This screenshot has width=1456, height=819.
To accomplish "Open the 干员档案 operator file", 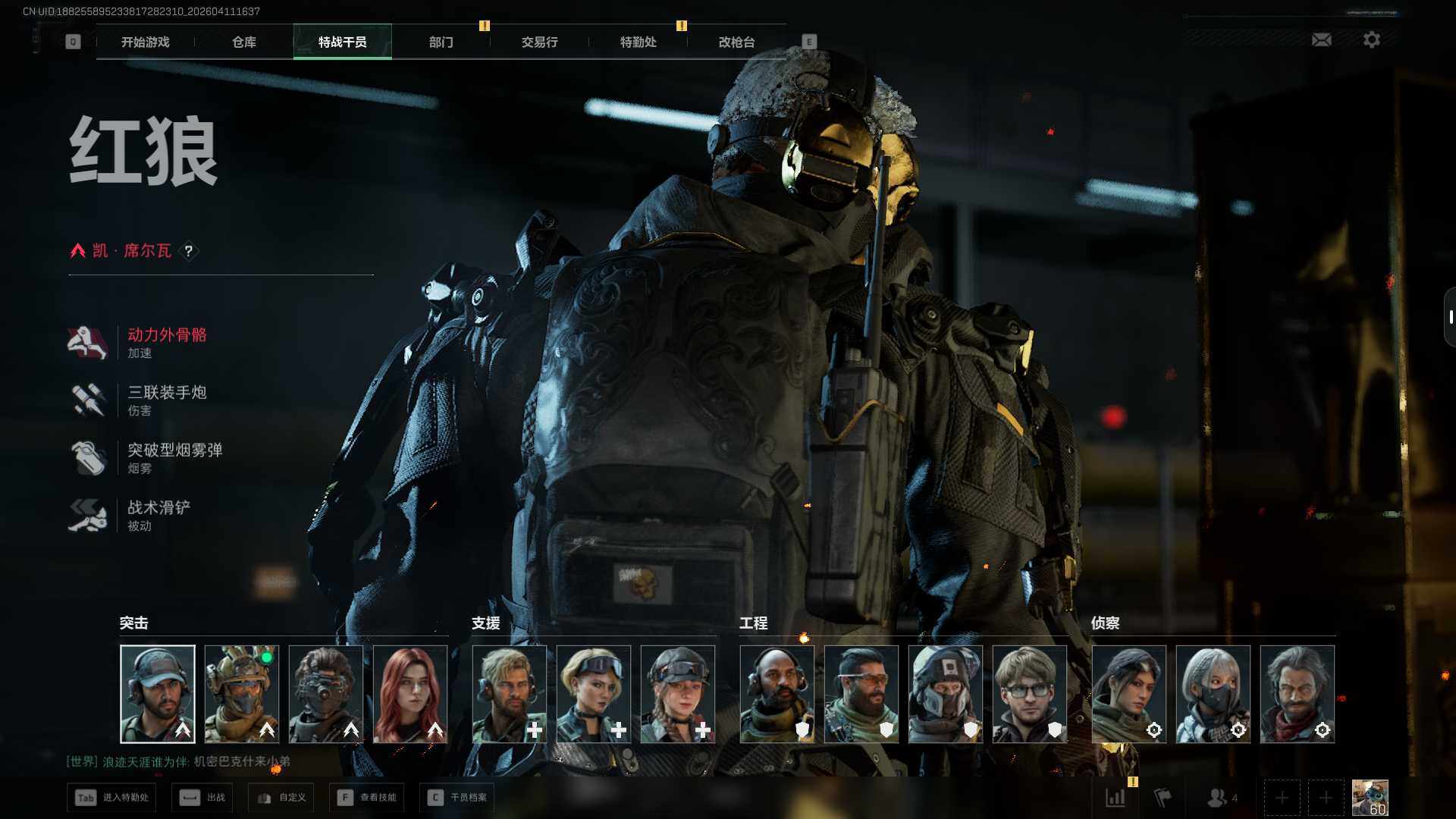I will coord(457,798).
